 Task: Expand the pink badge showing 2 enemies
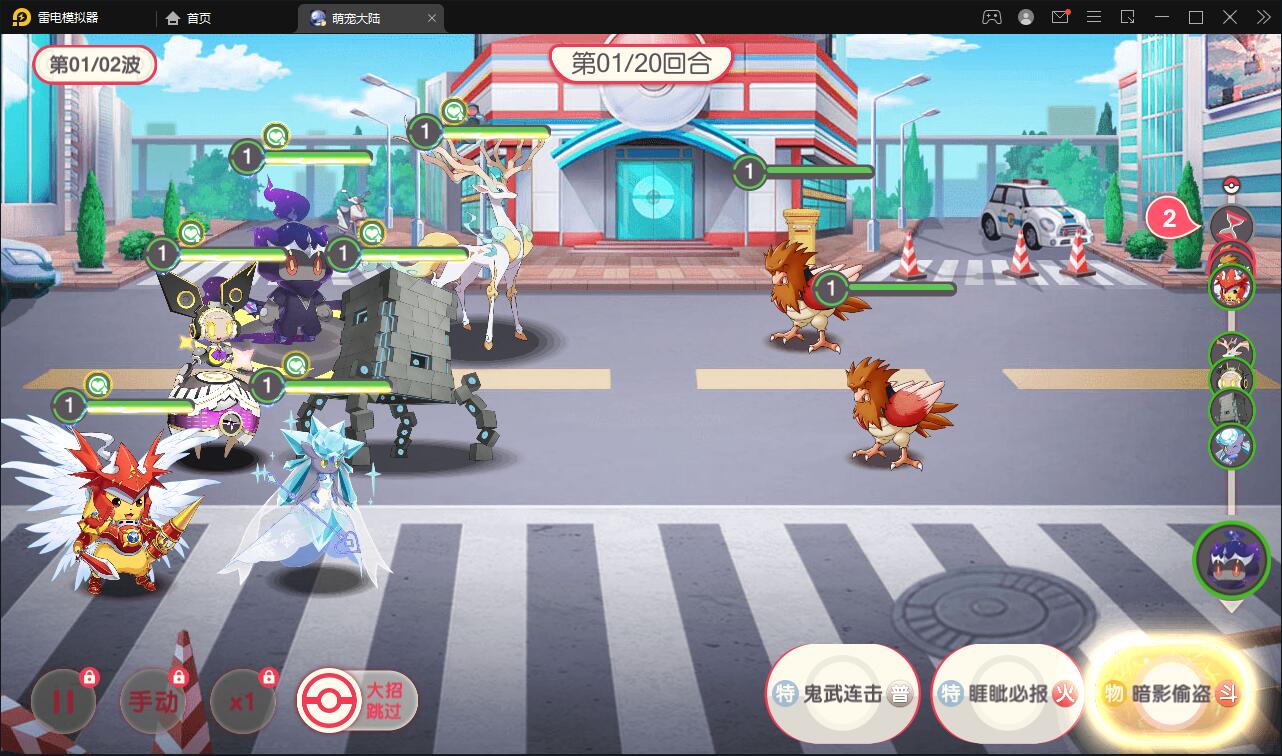(x=1168, y=218)
